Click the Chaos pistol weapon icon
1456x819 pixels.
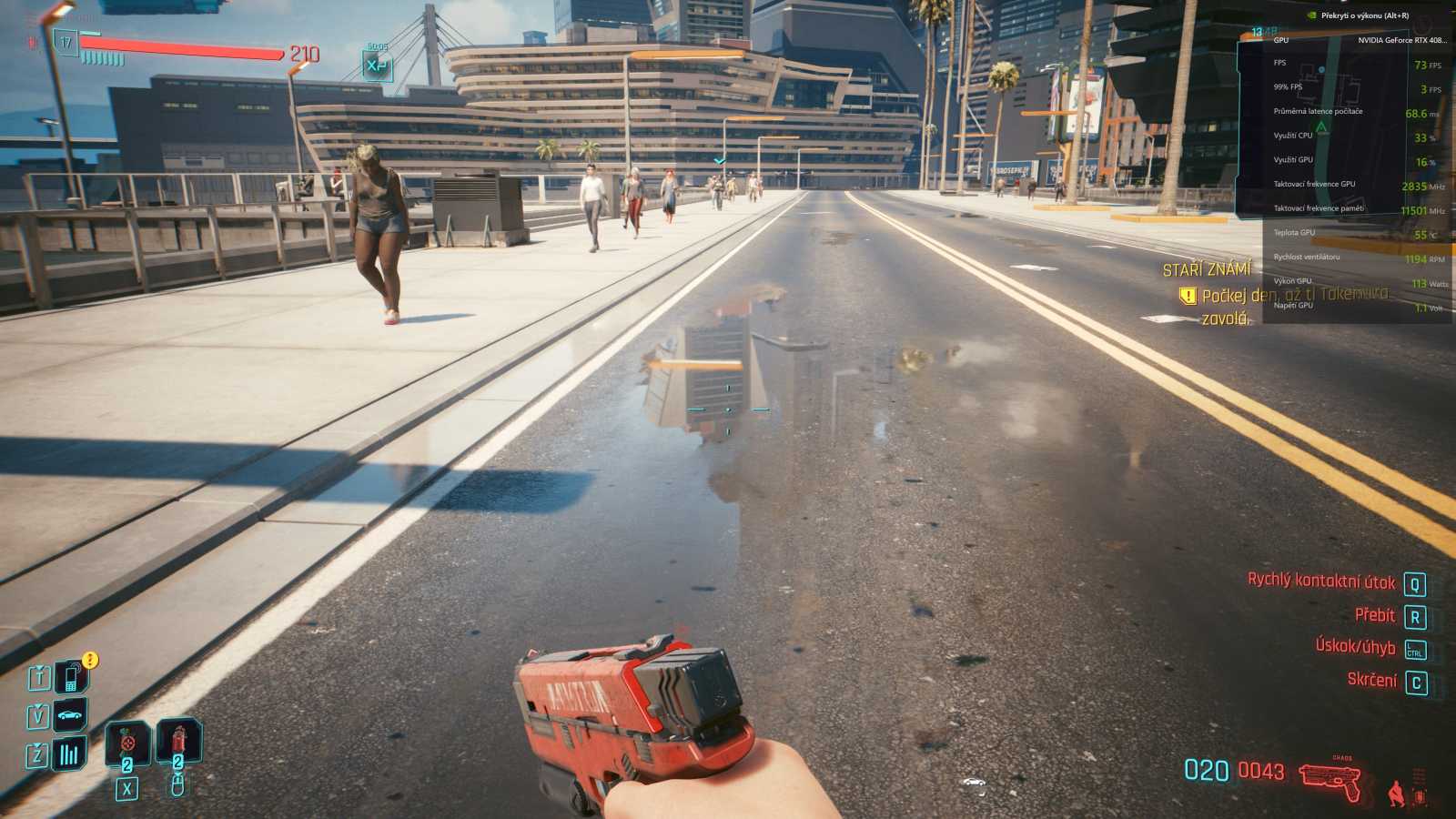1331,779
